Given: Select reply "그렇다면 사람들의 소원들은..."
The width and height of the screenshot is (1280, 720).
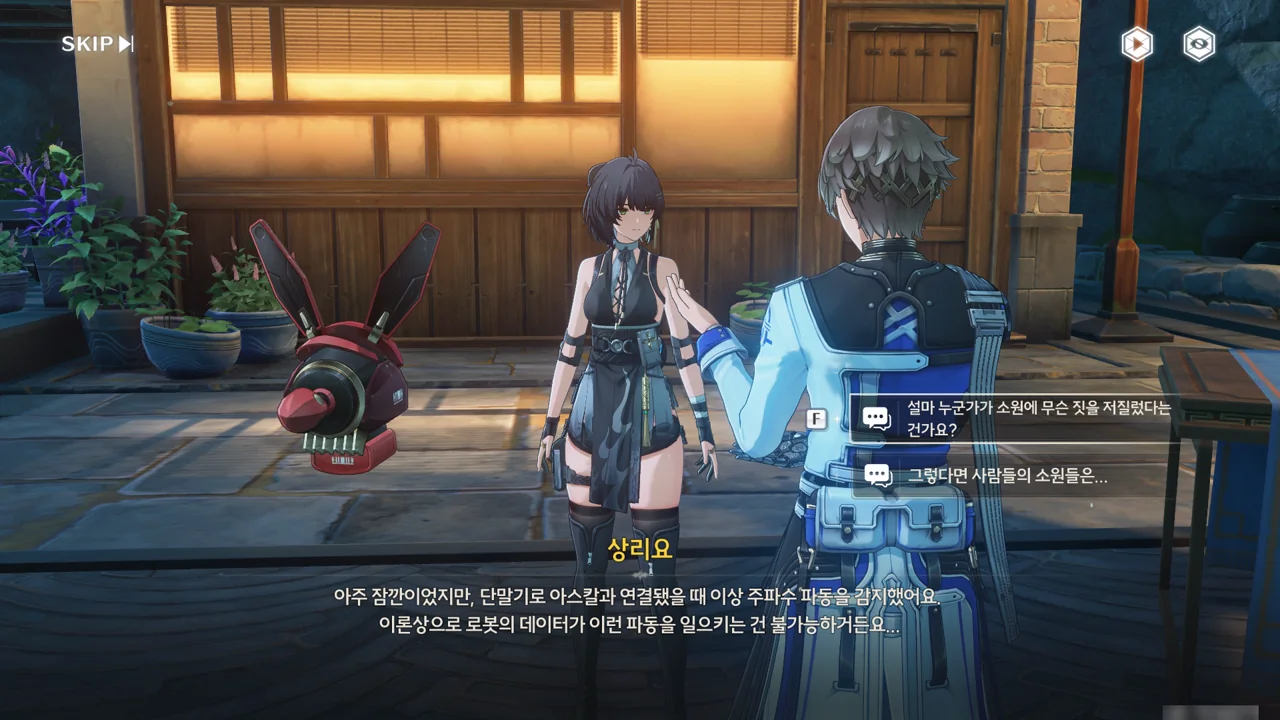Looking at the screenshot, I should 1006,477.
